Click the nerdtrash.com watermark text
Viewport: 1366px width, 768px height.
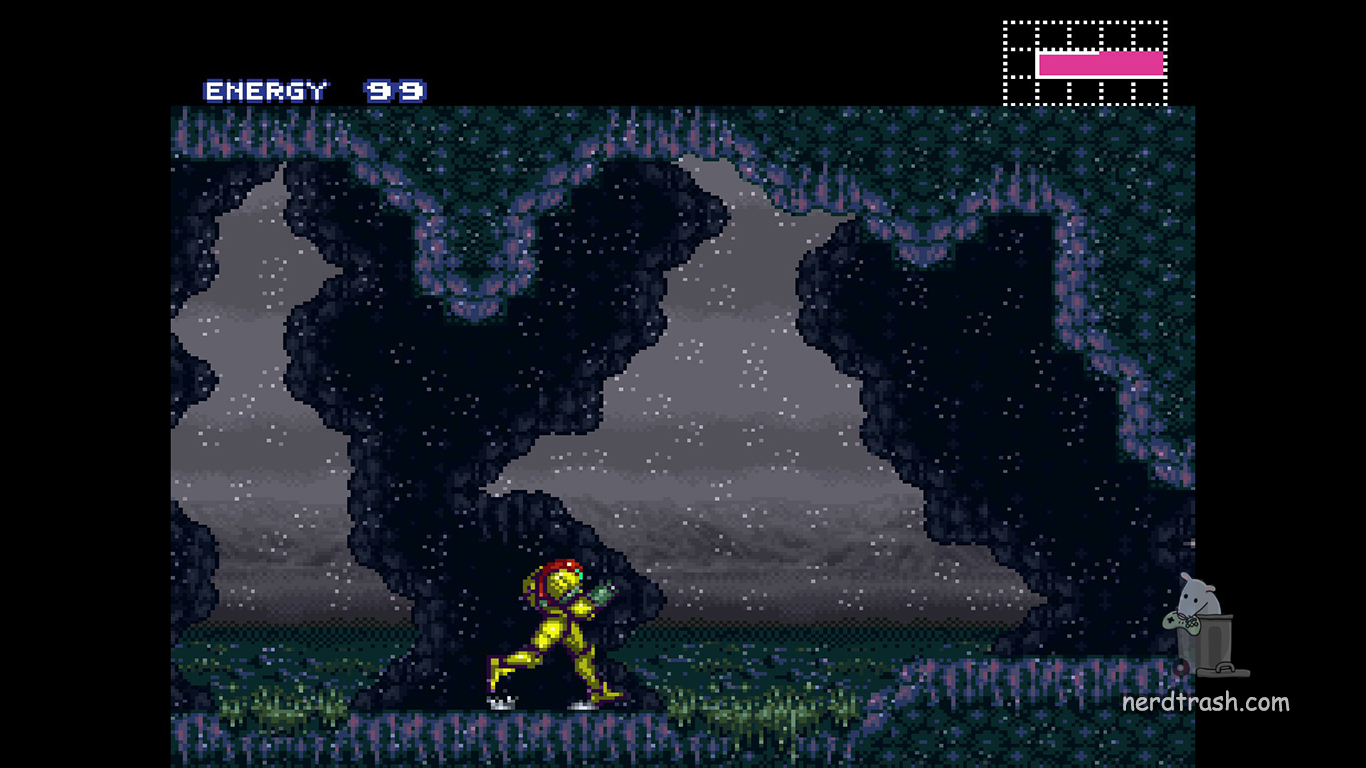tap(1205, 702)
